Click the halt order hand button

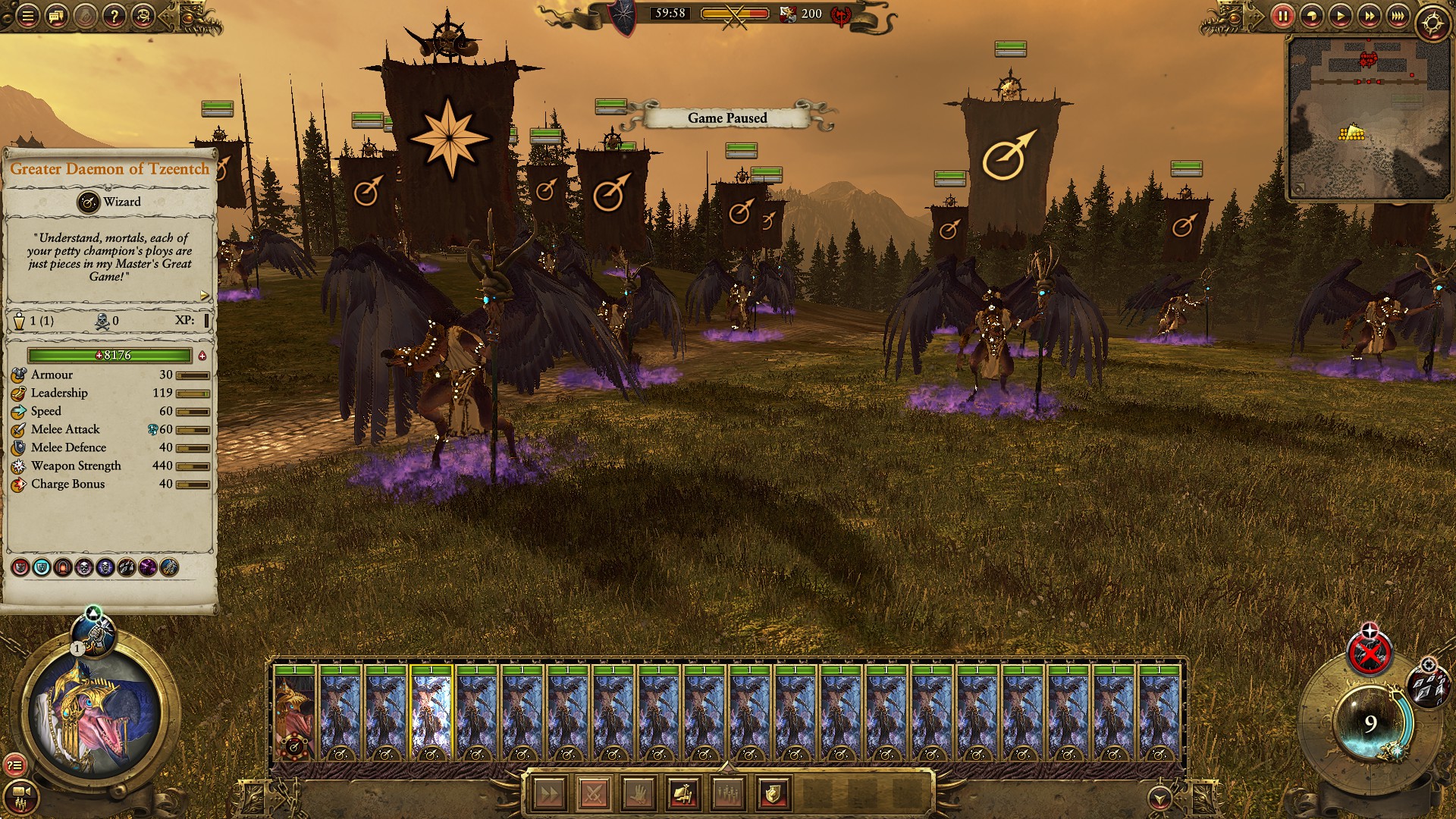639,794
